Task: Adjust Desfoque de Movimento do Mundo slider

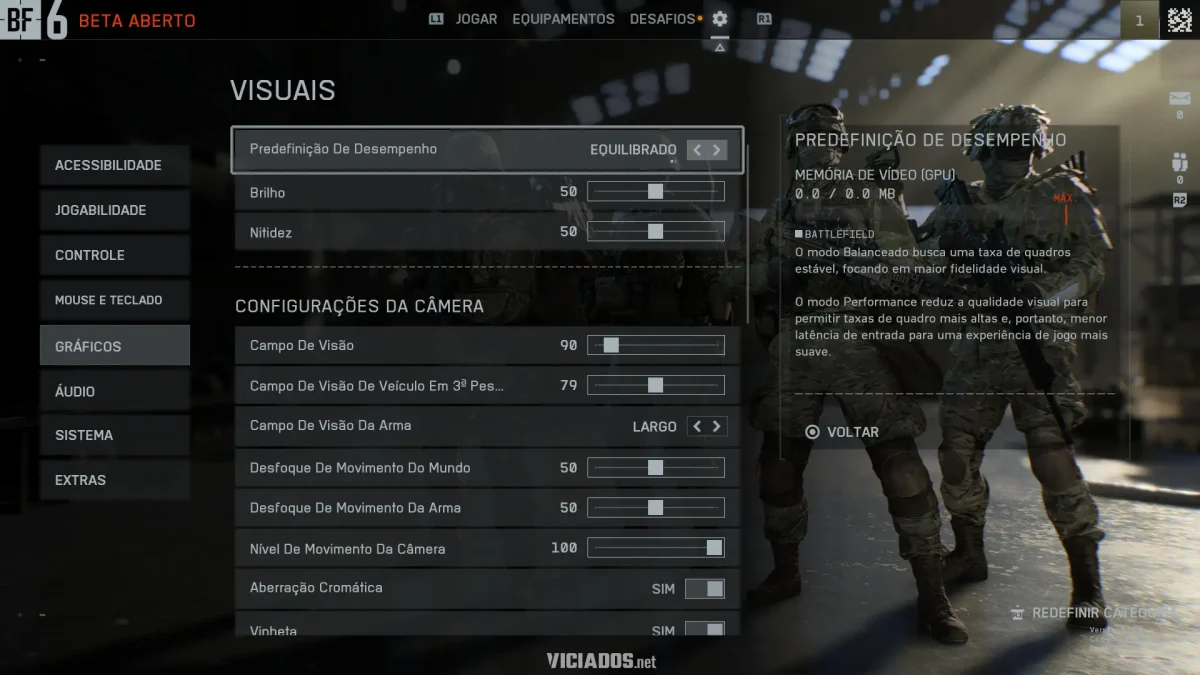Action: [x=655, y=467]
